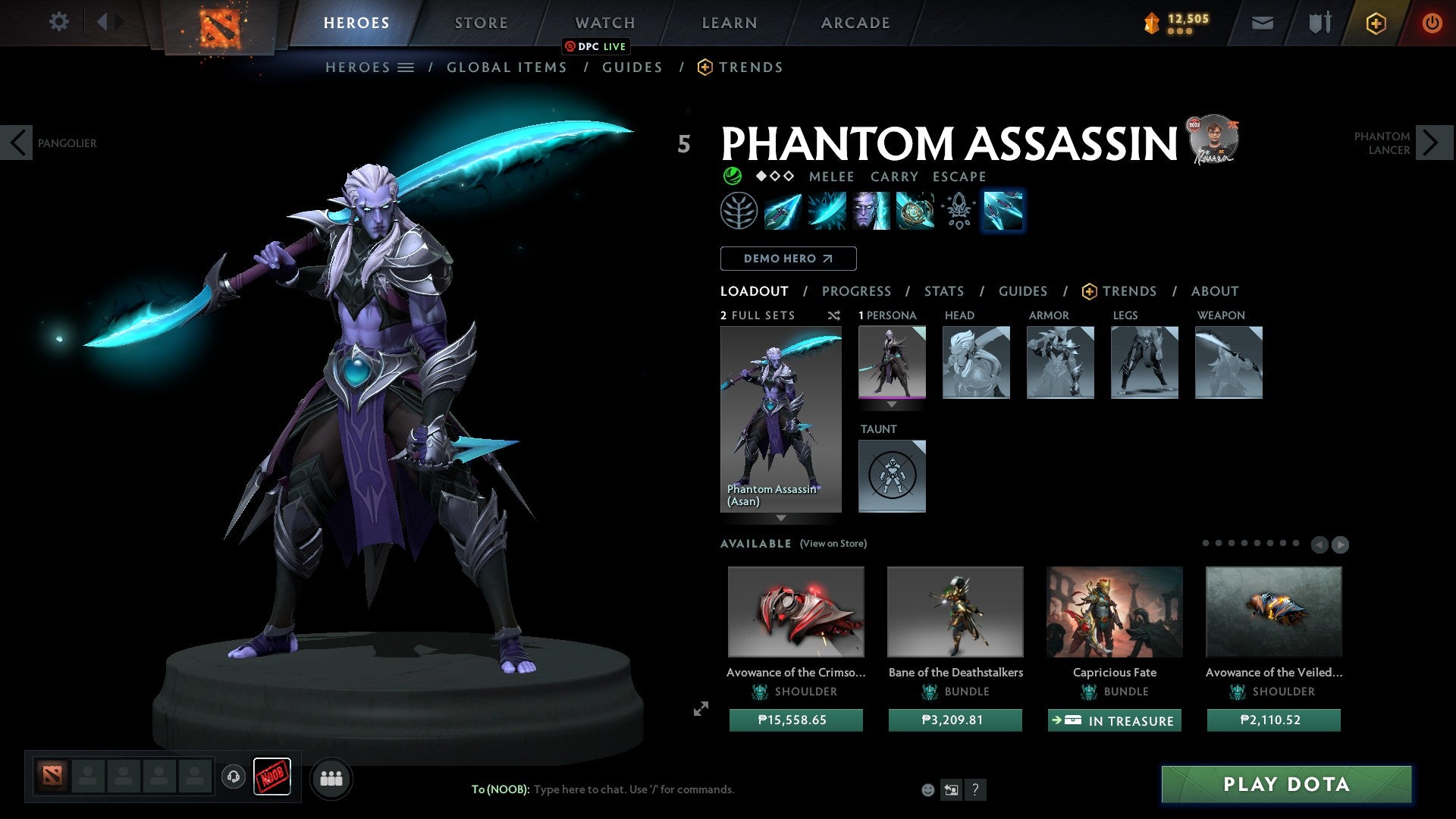
Task: Switch to the Progress section
Action: [856, 291]
